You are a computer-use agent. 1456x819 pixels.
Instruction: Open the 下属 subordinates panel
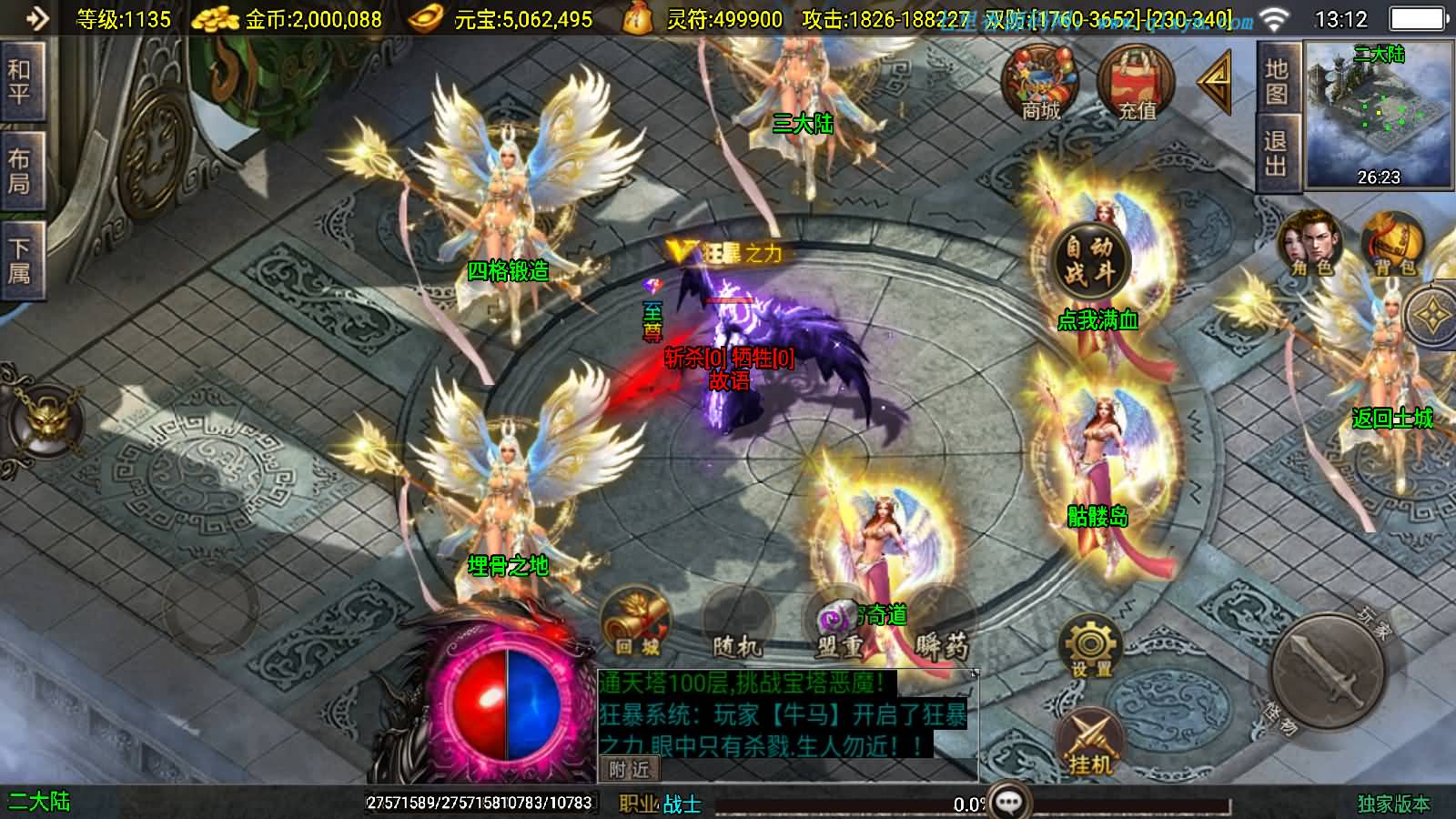19,260
